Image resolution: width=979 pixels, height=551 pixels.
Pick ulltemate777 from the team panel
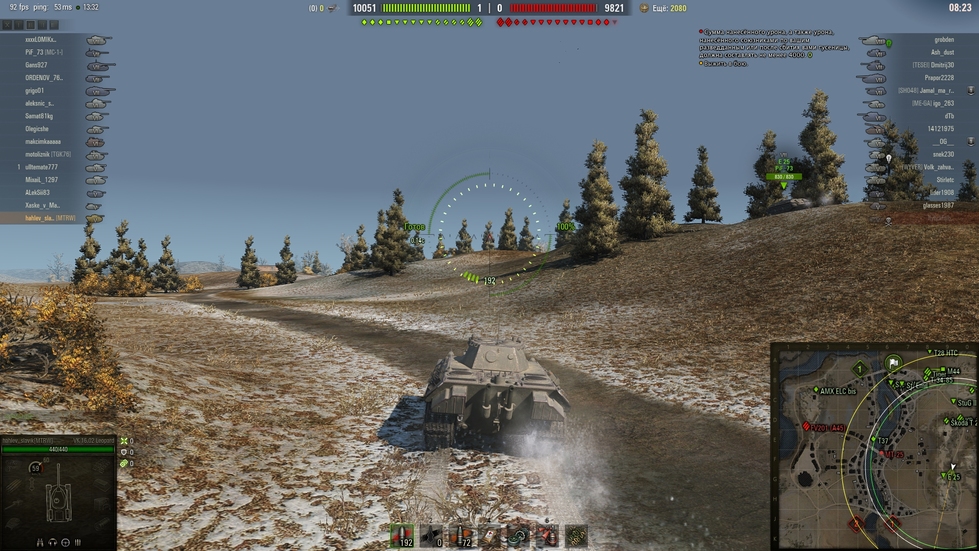(48, 167)
